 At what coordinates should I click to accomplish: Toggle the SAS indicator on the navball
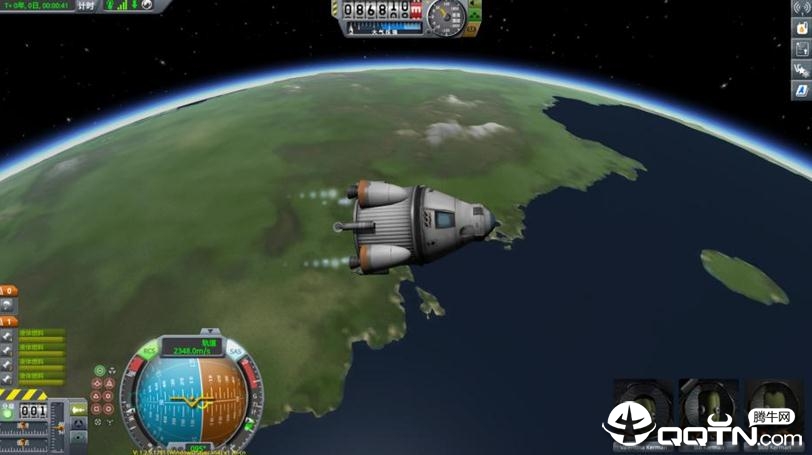coord(236,351)
